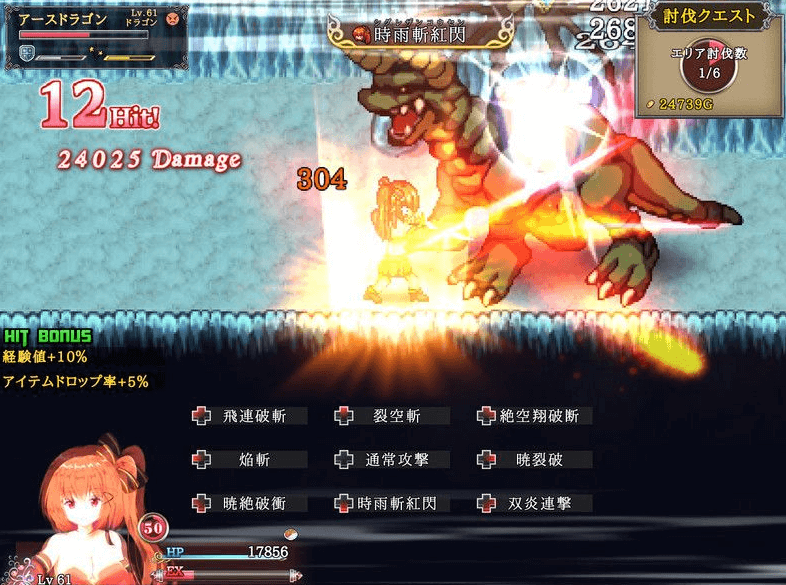Activate the 双炎連撃 skill entry
Viewport: 786px width, 585px height.
click(x=538, y=503)
